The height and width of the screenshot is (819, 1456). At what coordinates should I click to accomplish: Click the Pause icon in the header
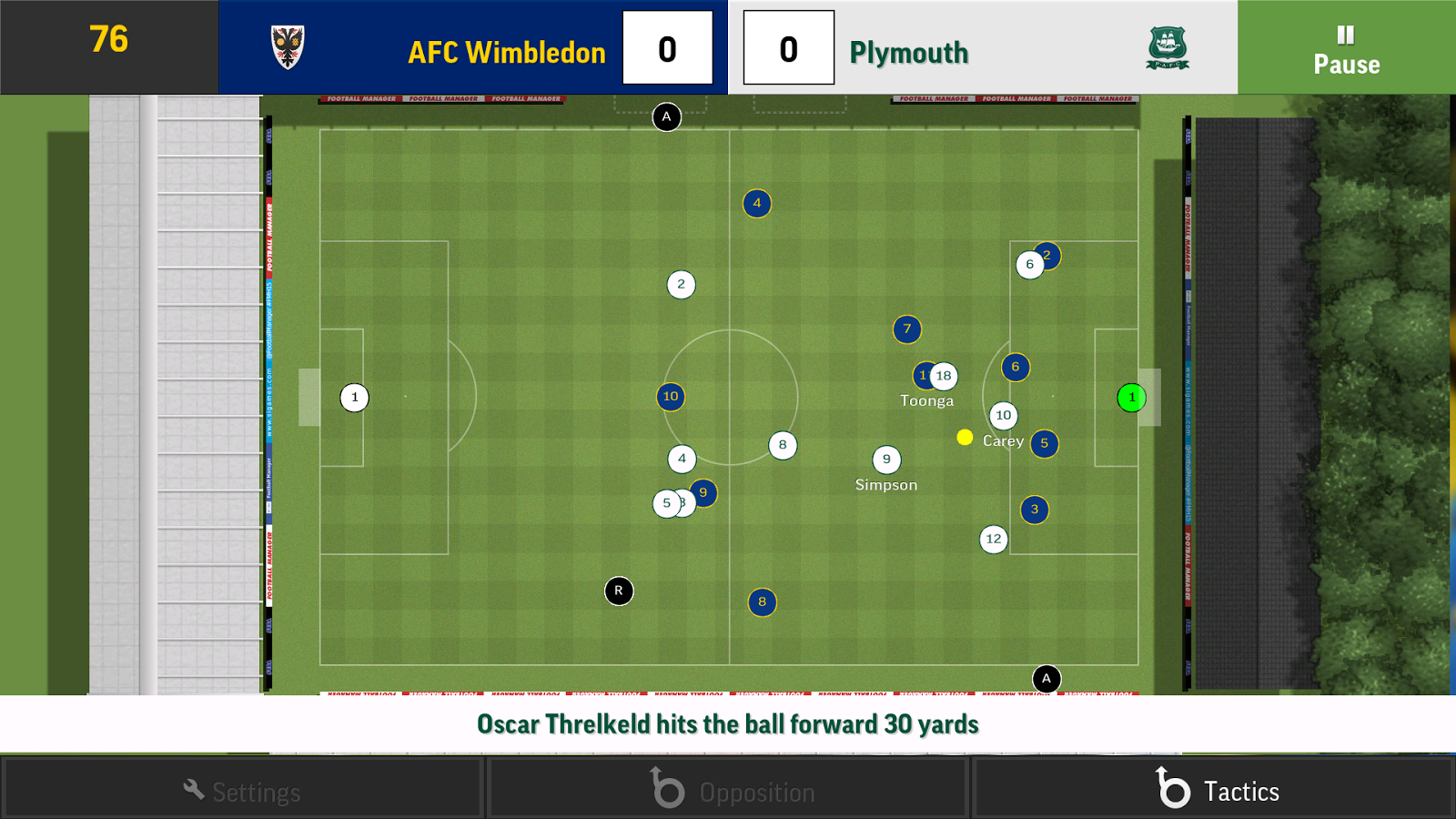pyautogui.click(x=1345, y=35)
